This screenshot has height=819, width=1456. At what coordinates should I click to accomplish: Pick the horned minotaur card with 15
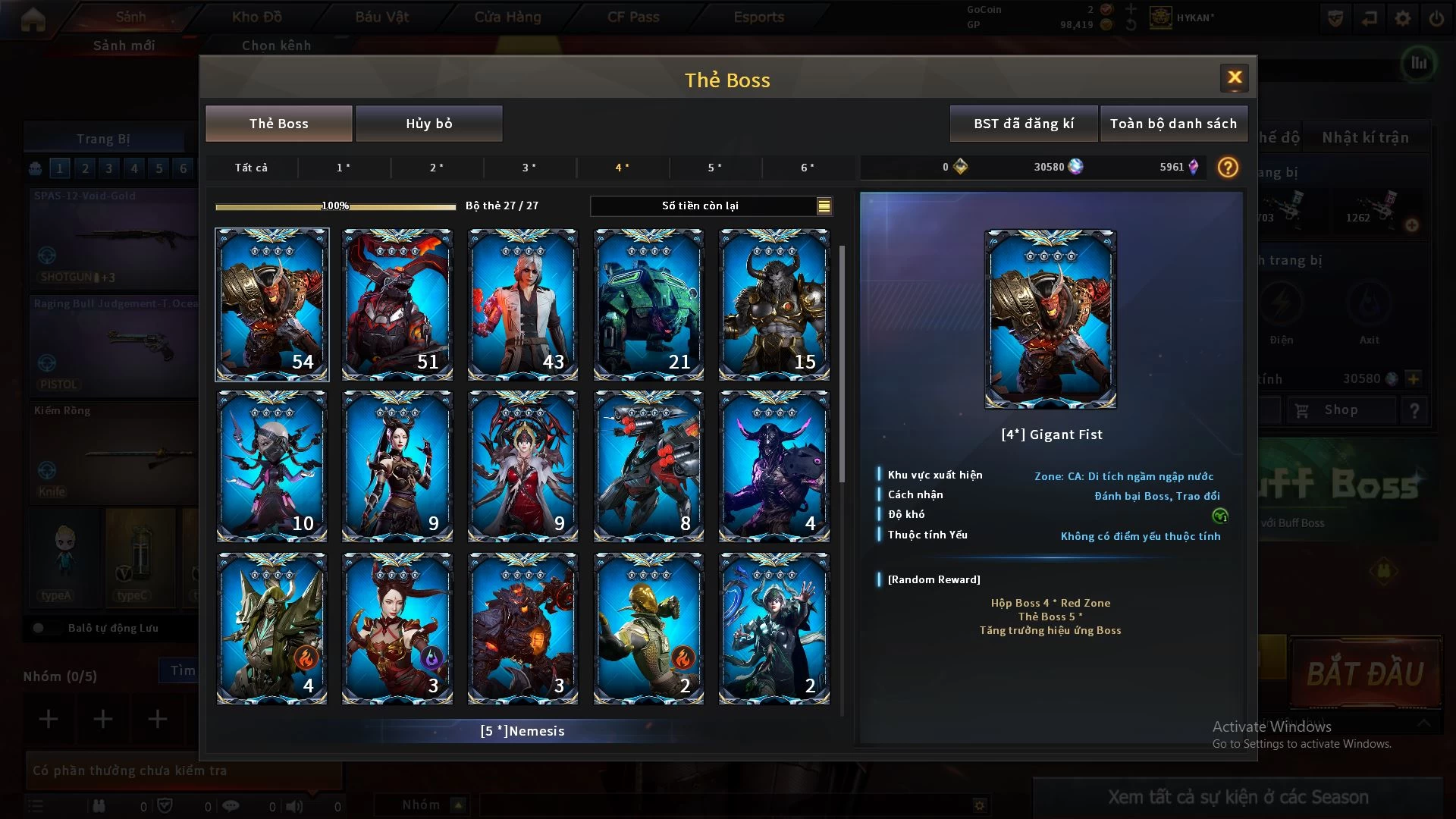[x=773, y=304]
